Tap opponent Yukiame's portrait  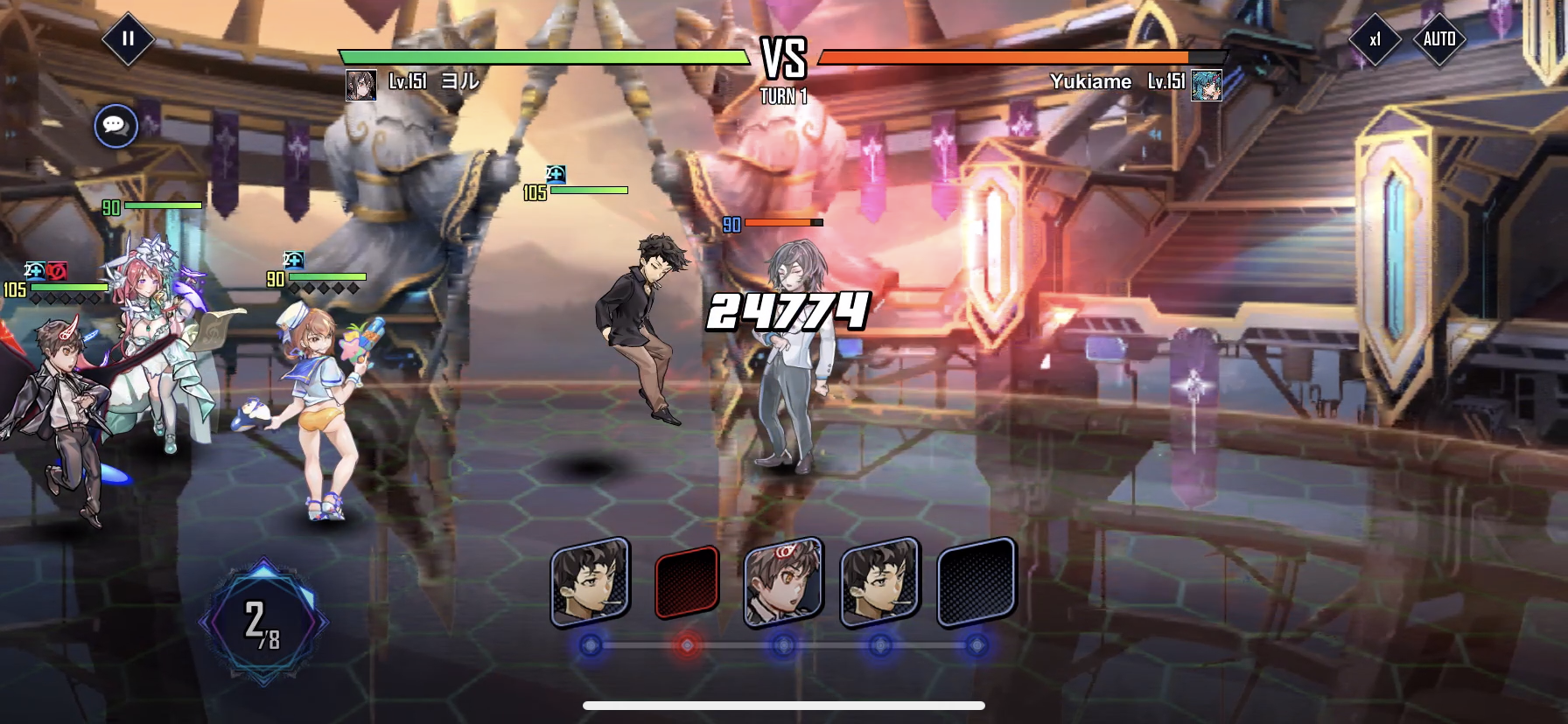[1207, 85]
